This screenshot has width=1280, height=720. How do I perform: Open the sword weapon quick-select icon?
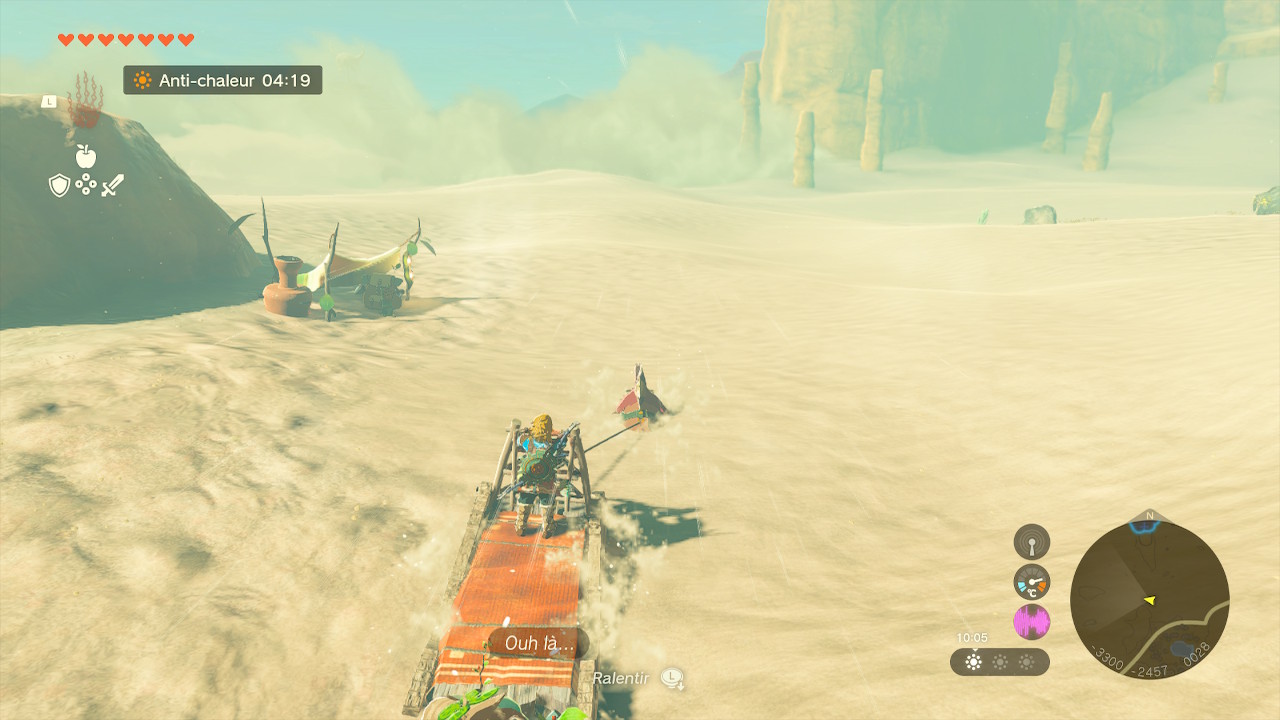pyautogui.click(x=112, y=185)
